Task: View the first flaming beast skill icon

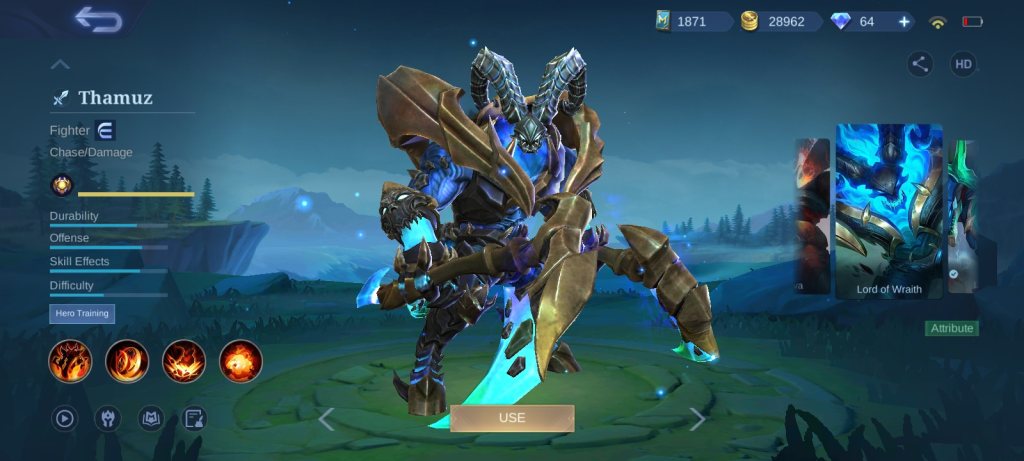Action: pos(71,361)
